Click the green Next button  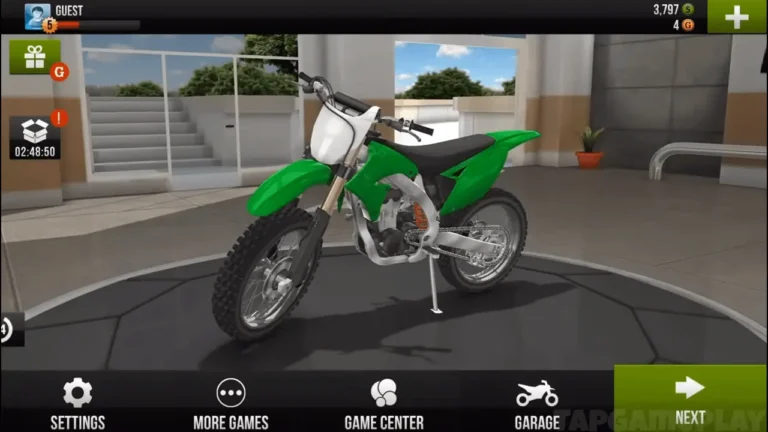point(690,398)
